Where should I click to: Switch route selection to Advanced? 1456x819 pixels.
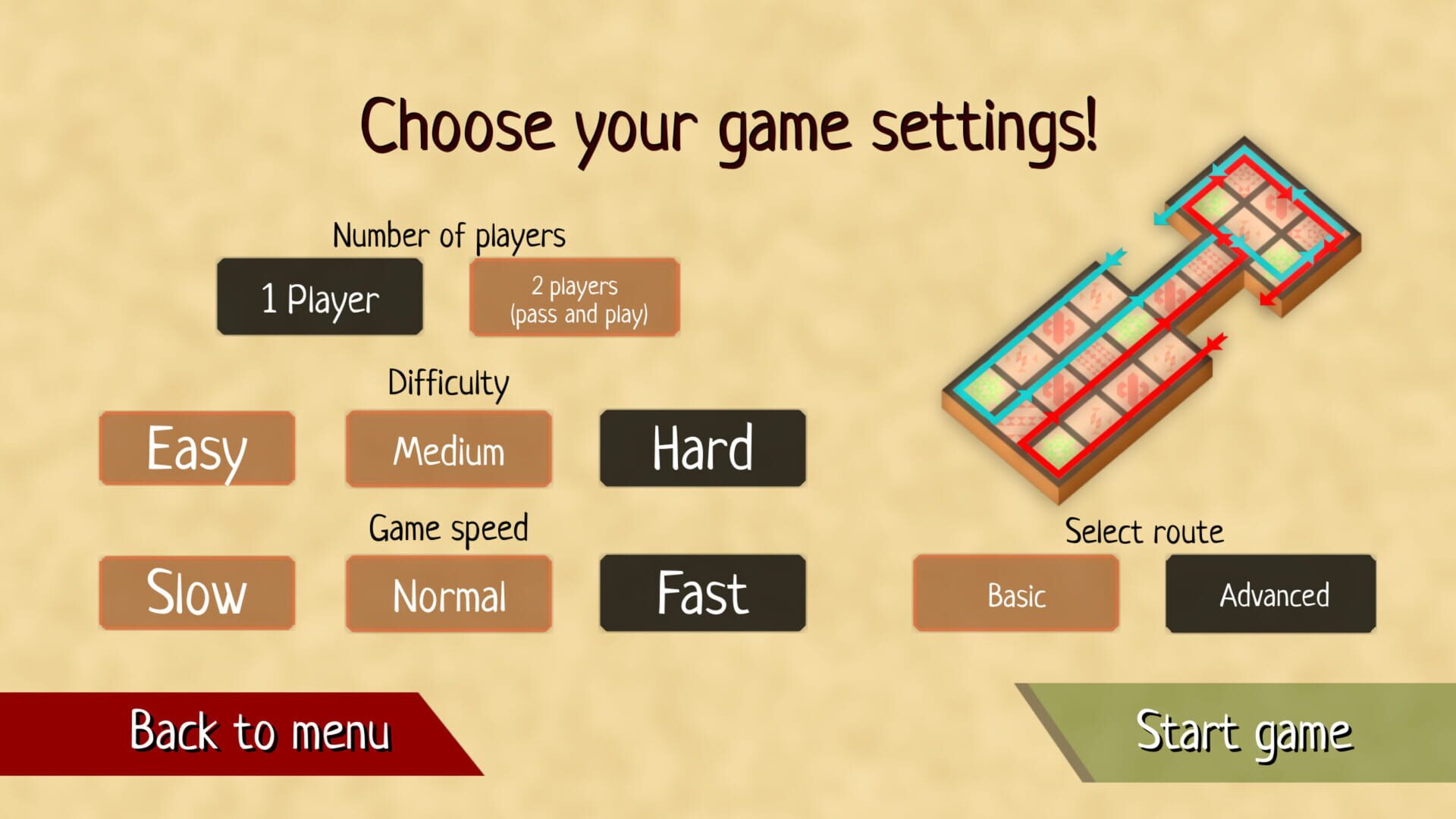[x=1269, y=596]
